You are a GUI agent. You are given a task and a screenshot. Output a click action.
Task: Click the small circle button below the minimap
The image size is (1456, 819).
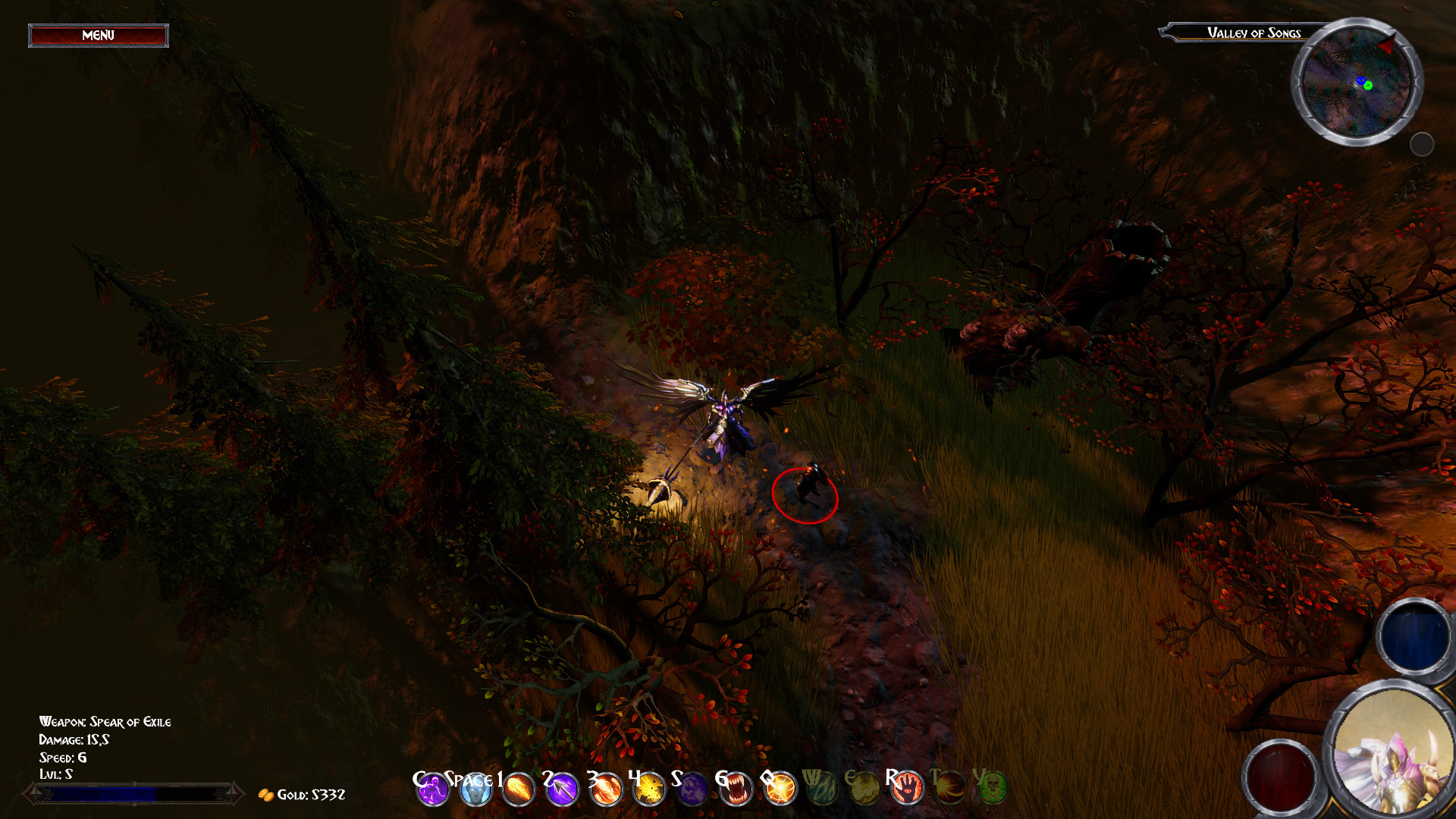[x=1424, y=143]
